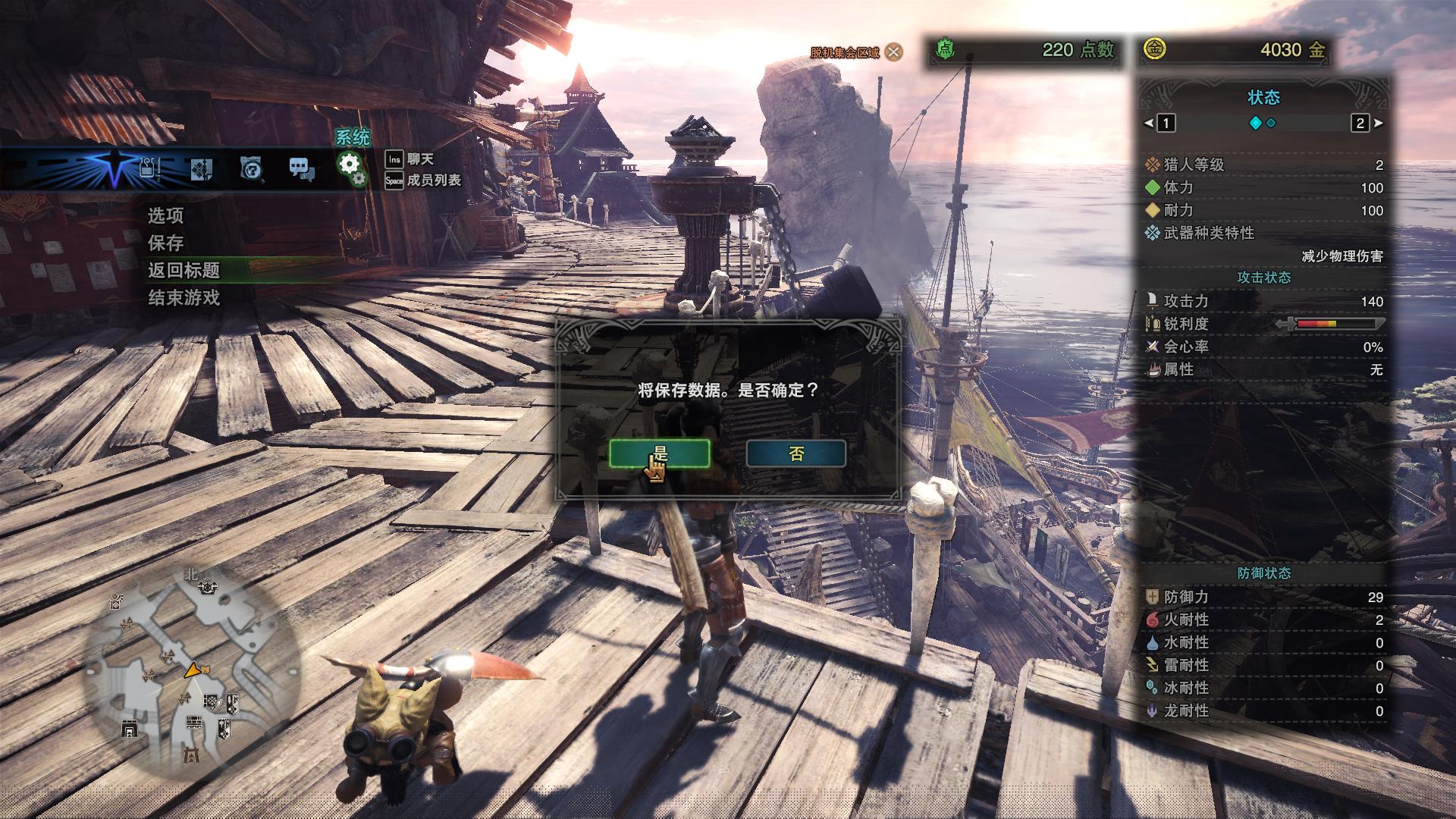Open the item pouch tab
This screenshot has width=1456, height=819.
tap(150, 168)
